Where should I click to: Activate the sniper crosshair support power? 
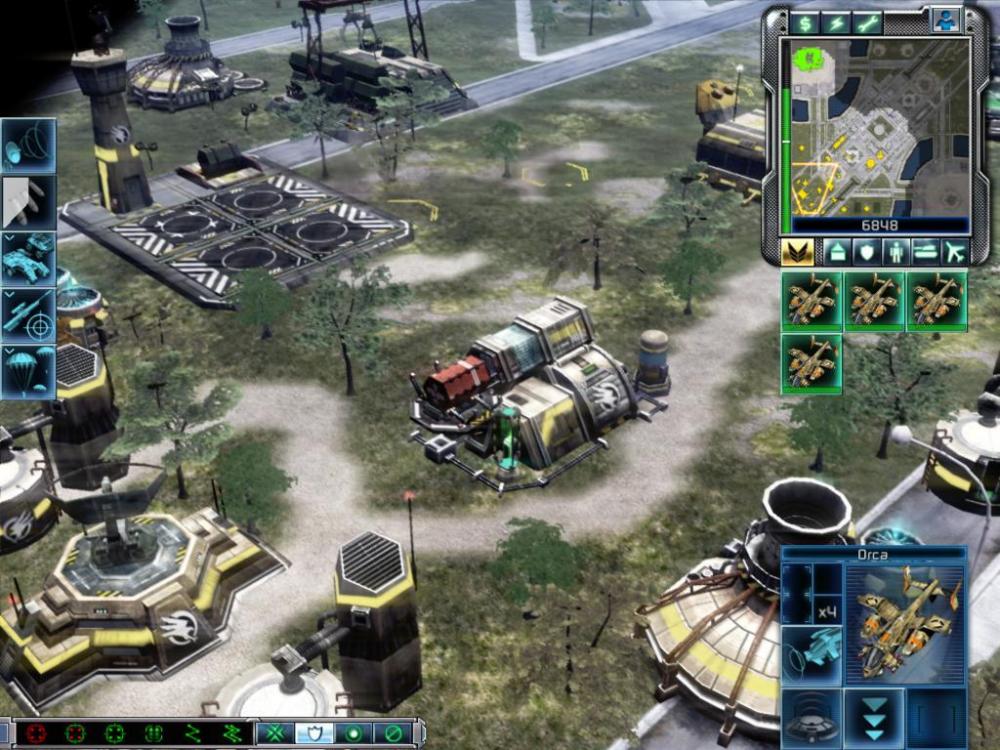(28, 316)
